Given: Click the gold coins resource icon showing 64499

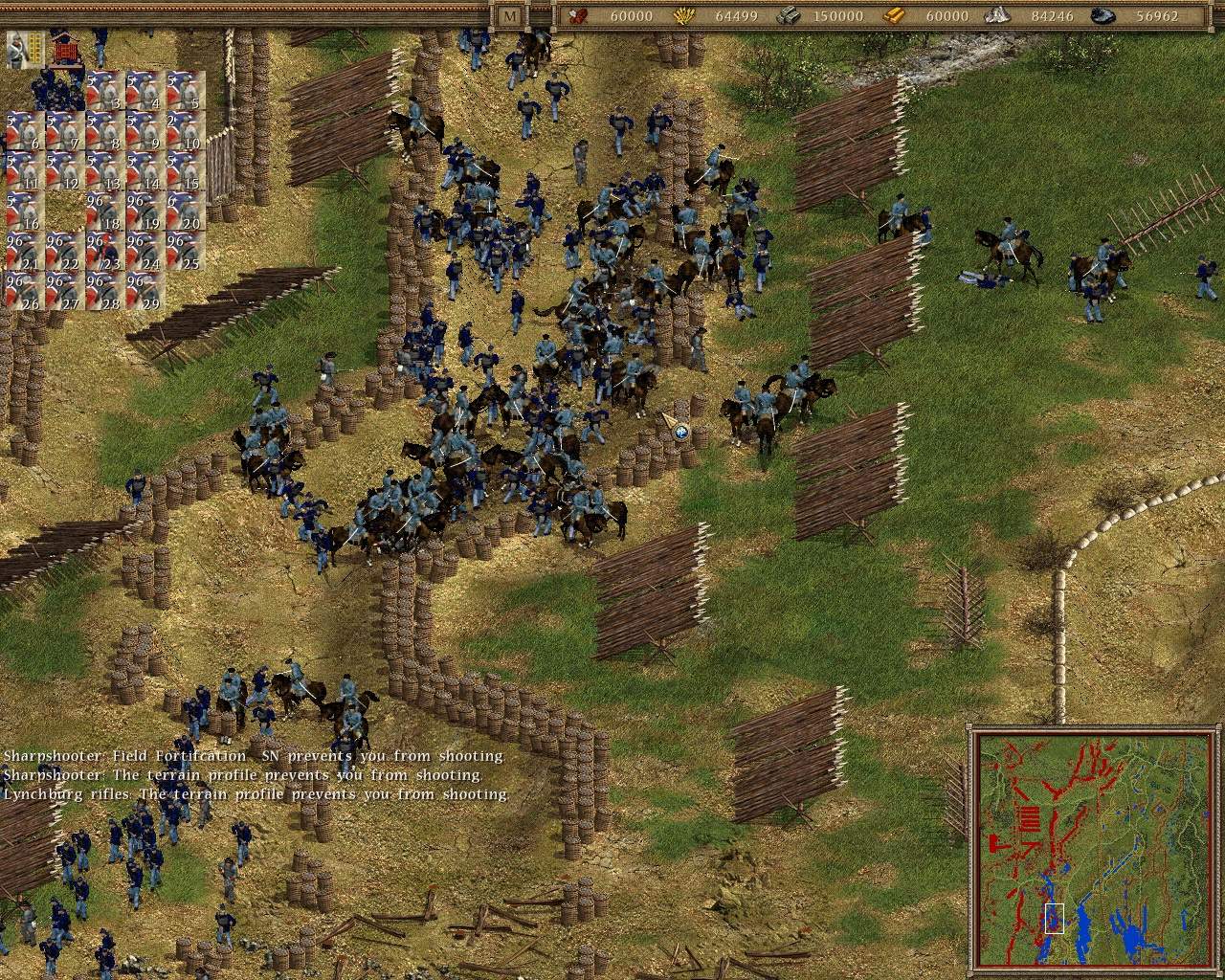Looking at the screenshot, I should [682, 16].
